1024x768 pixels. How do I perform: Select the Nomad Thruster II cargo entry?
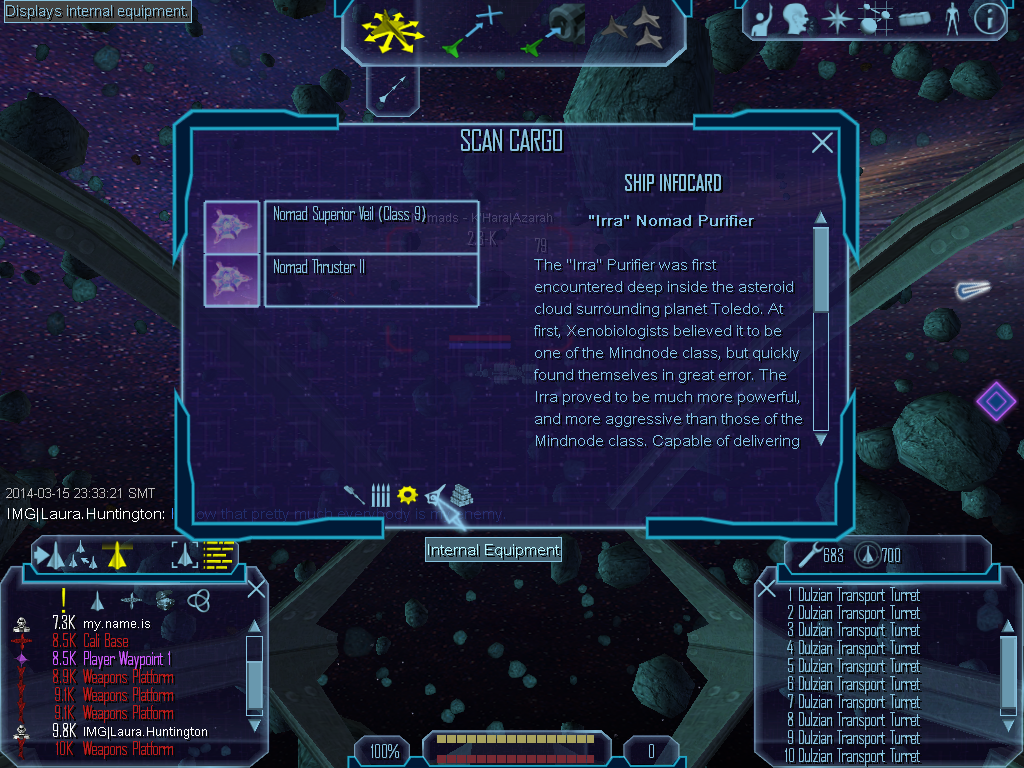click(x=370, y=280)
